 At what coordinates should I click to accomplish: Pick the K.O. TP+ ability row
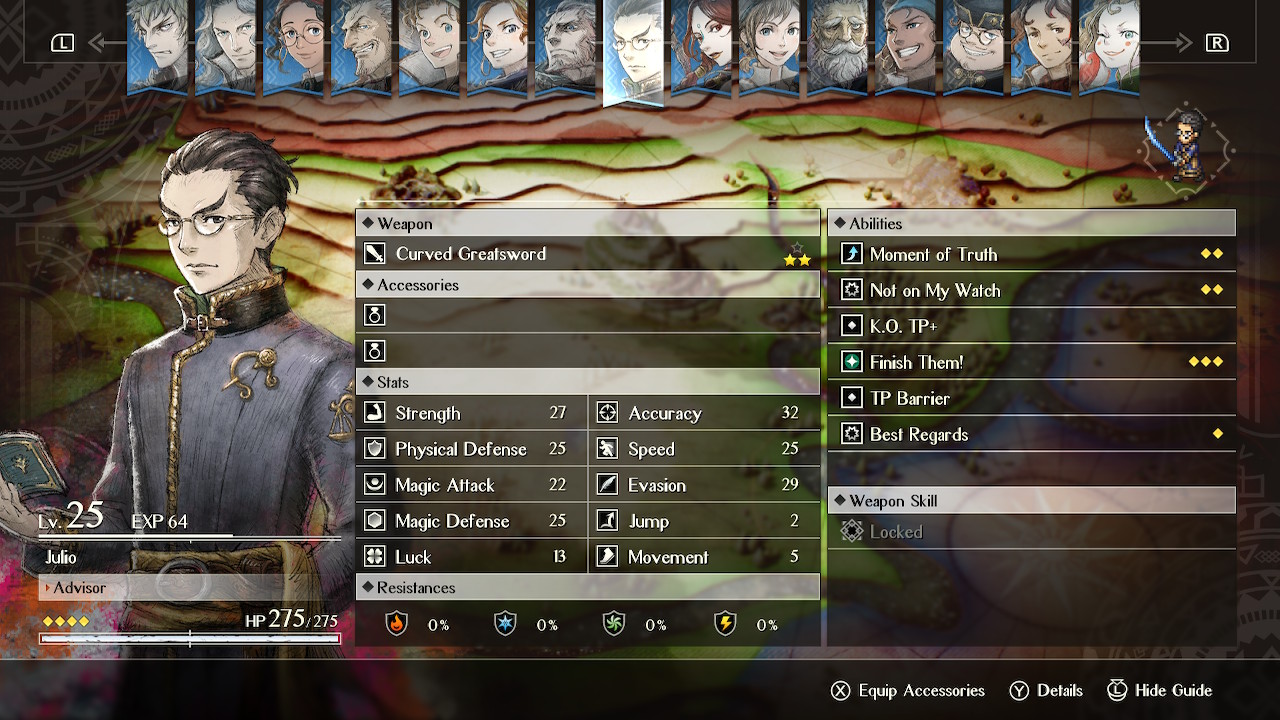coord(1031,326)
